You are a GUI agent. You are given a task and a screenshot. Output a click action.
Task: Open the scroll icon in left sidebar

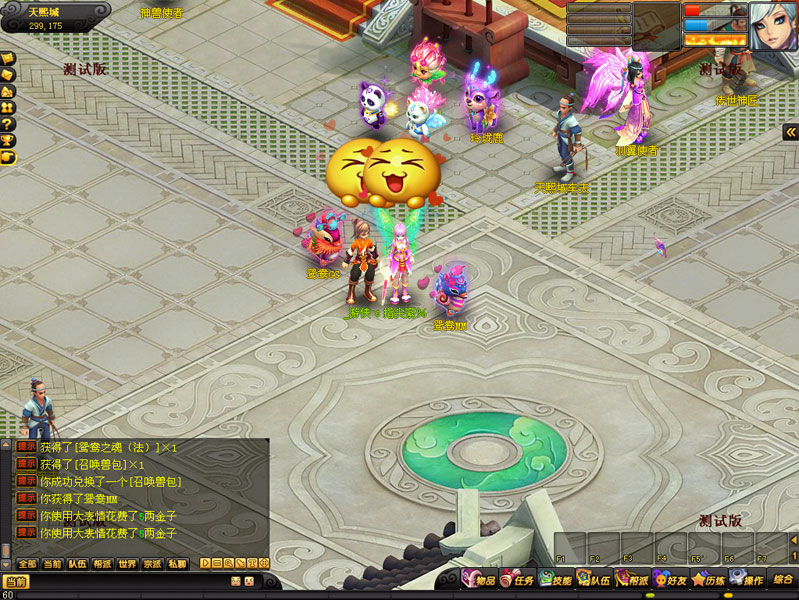click(x=7, y=58)
